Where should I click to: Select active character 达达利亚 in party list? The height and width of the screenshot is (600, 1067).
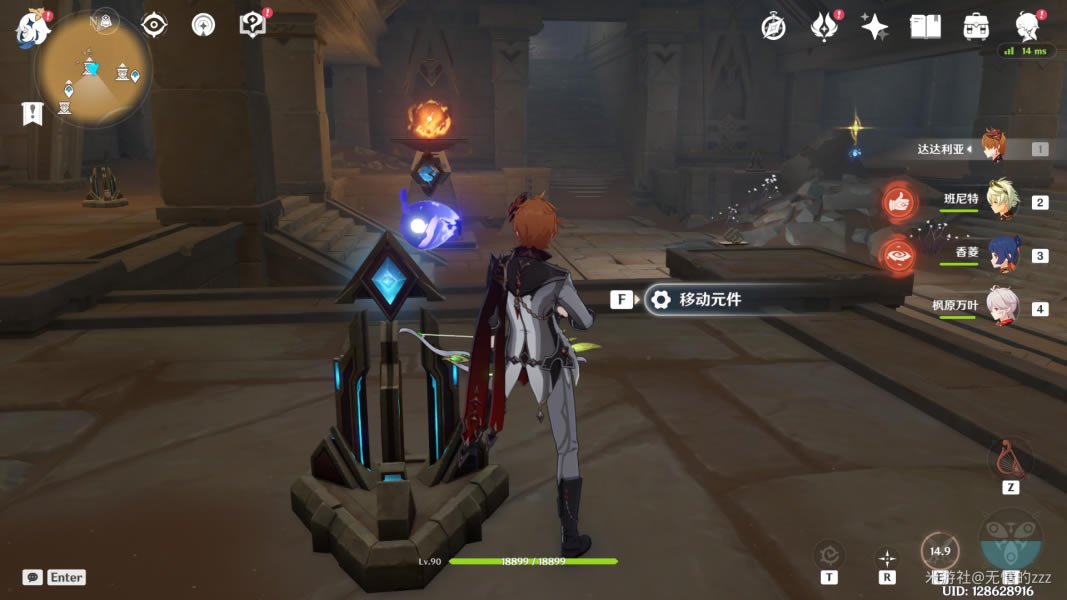coord(992,147)
